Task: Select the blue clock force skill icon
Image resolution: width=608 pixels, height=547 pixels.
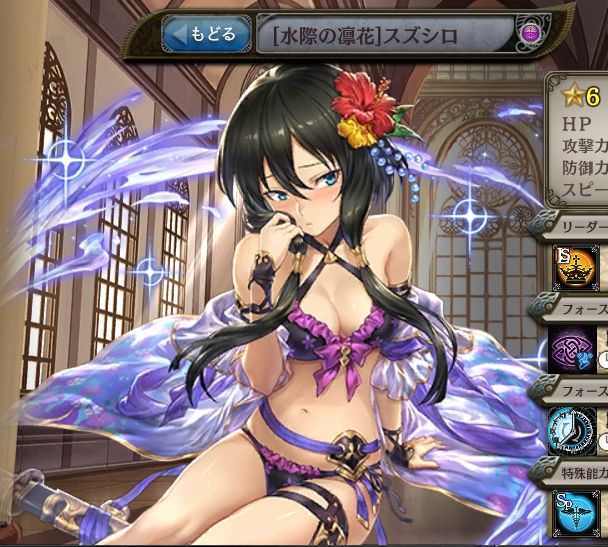Action: point(574,430)
